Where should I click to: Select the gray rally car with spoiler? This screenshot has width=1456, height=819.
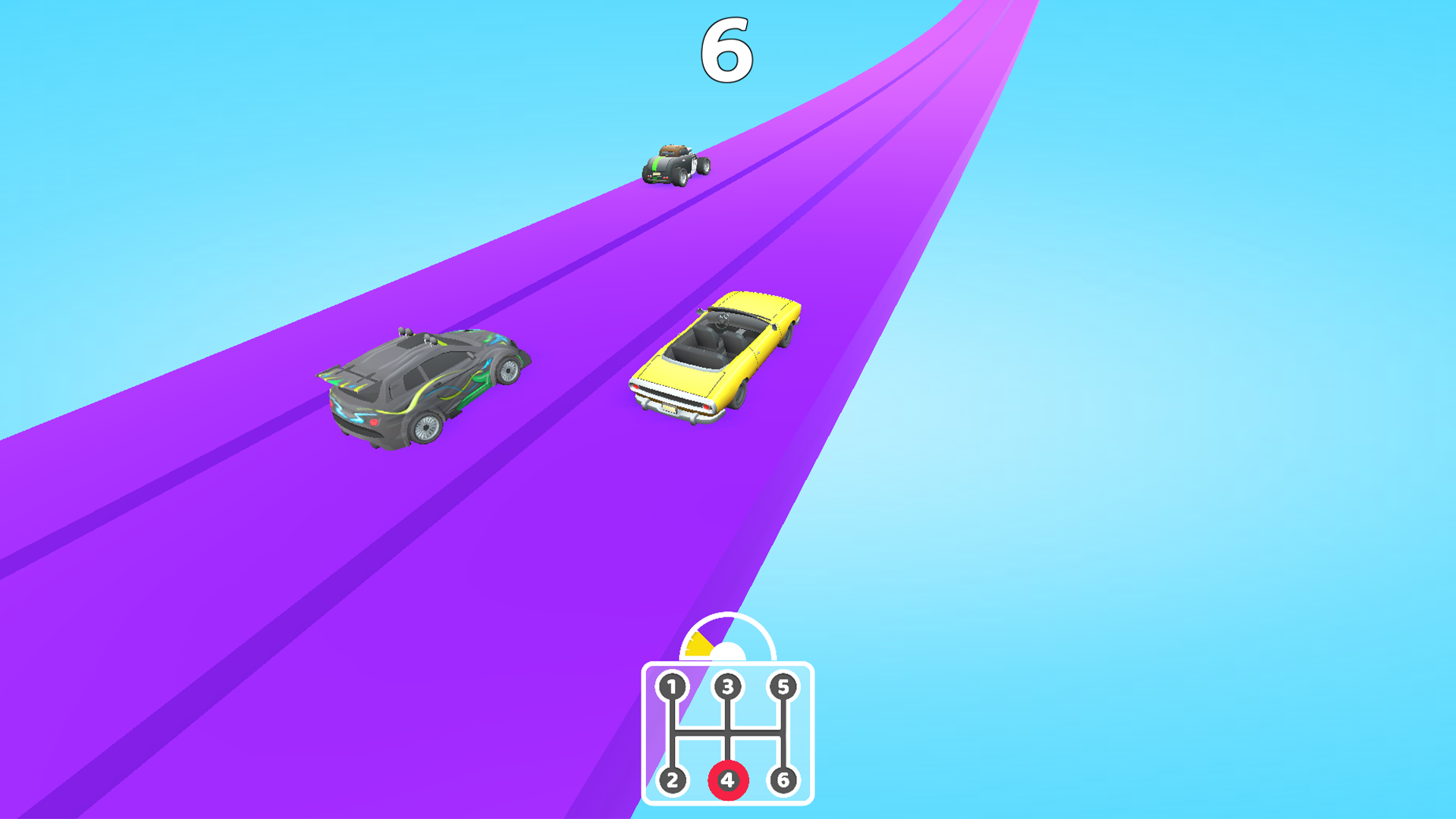tap(425, 387)
